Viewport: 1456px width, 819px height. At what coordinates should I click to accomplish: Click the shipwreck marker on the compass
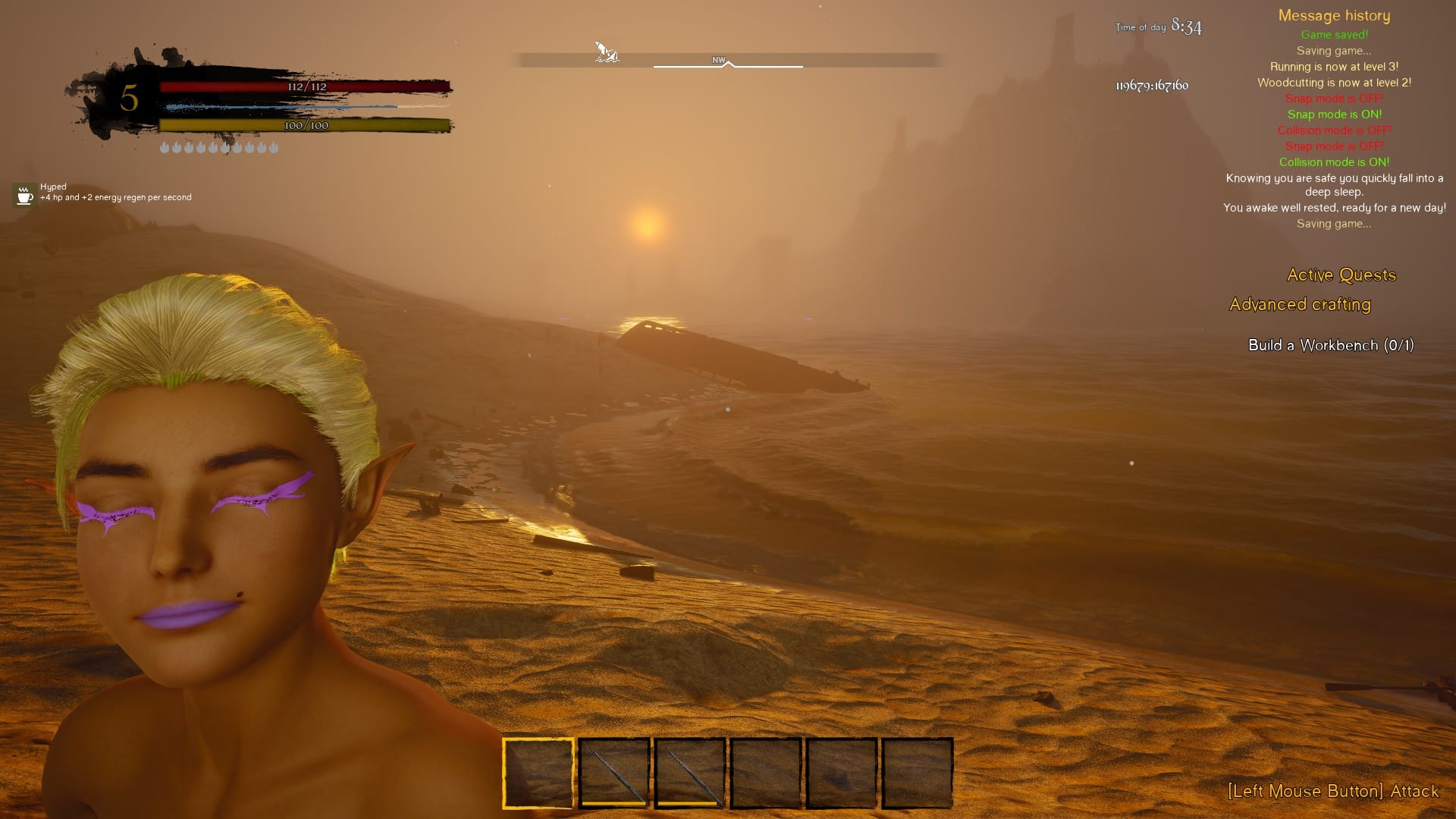606,52
